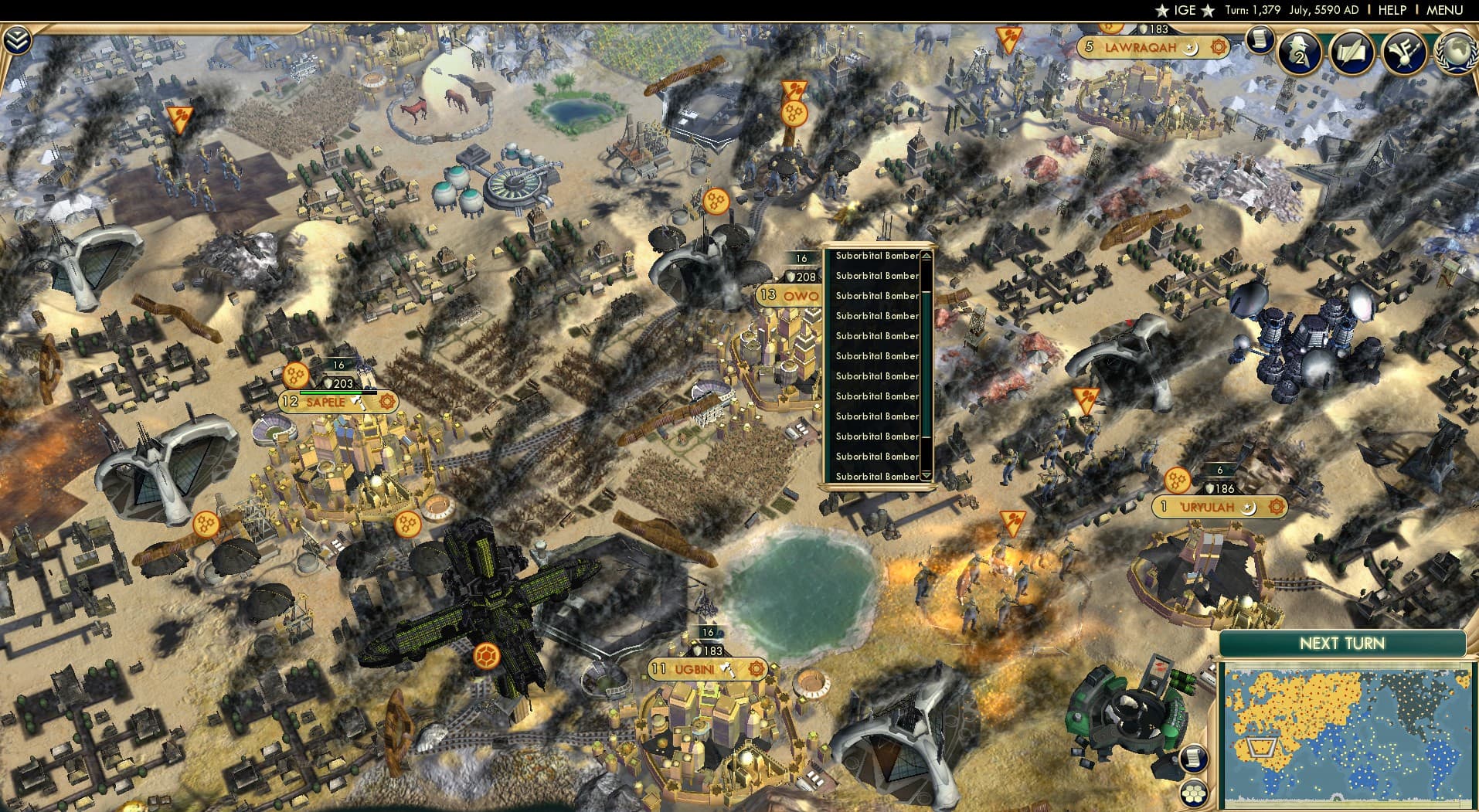Select the first Suborbital Bomber entry
The height and width of the screenshot is (812, 1479).
877,255
